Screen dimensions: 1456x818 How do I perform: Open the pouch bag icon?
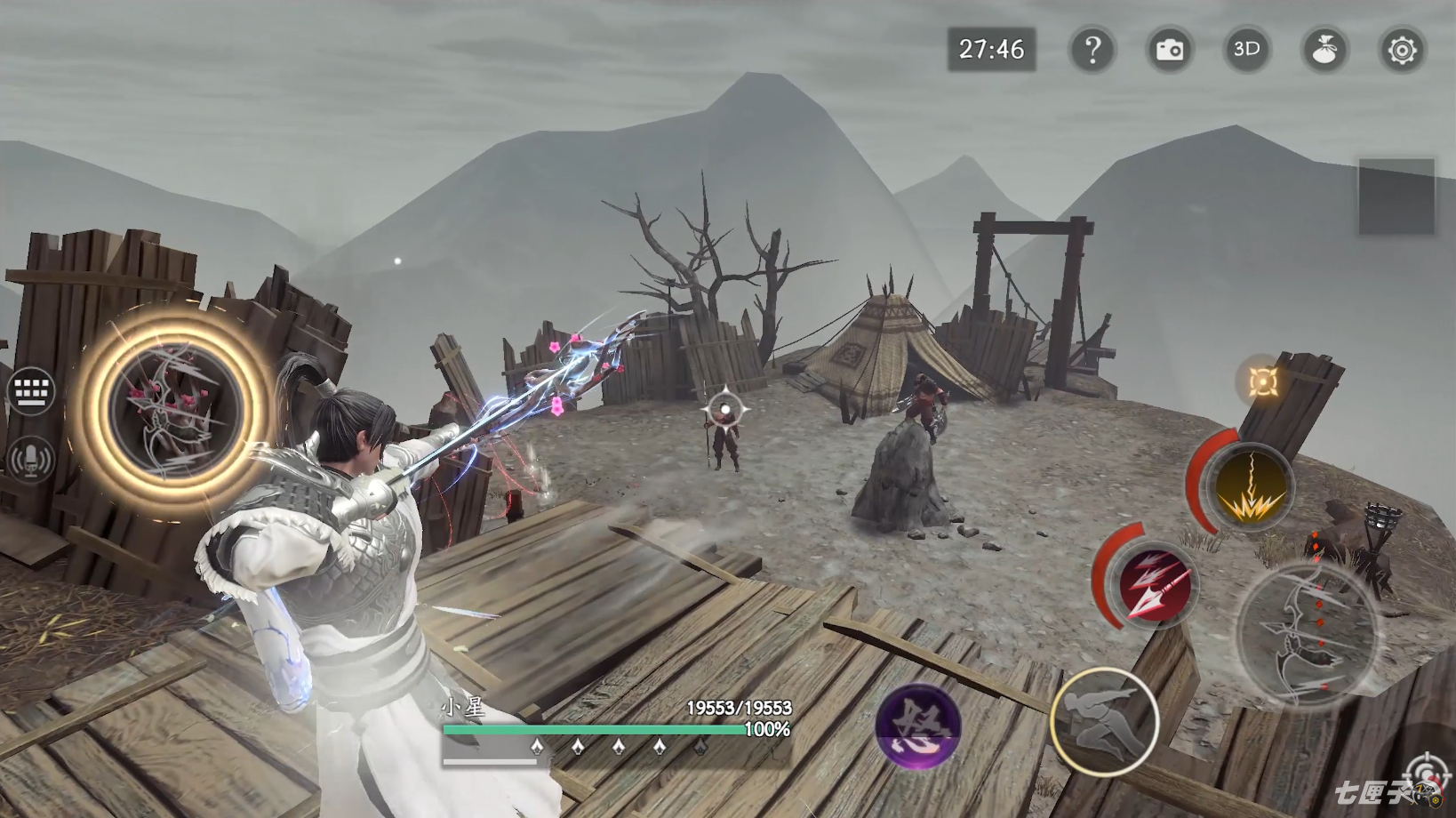pos(1324,50)
